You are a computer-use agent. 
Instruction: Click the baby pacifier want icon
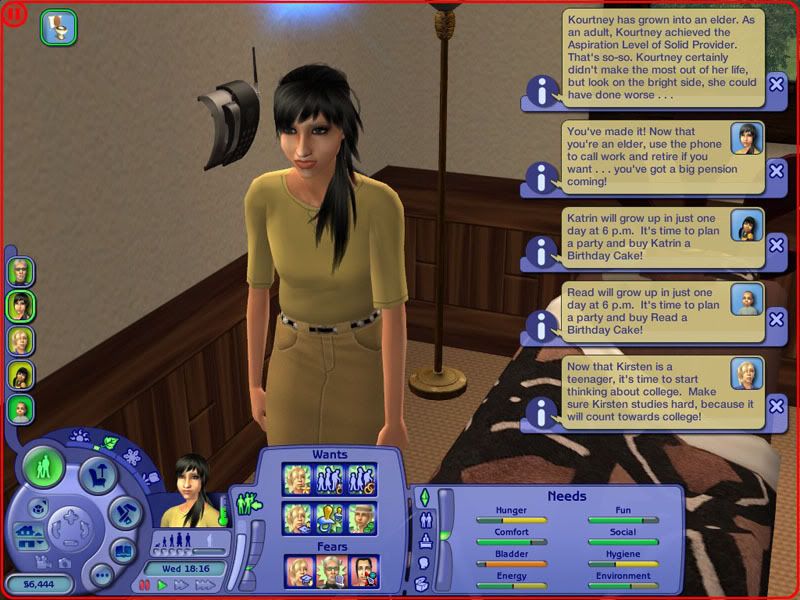[x=331, y=516]
